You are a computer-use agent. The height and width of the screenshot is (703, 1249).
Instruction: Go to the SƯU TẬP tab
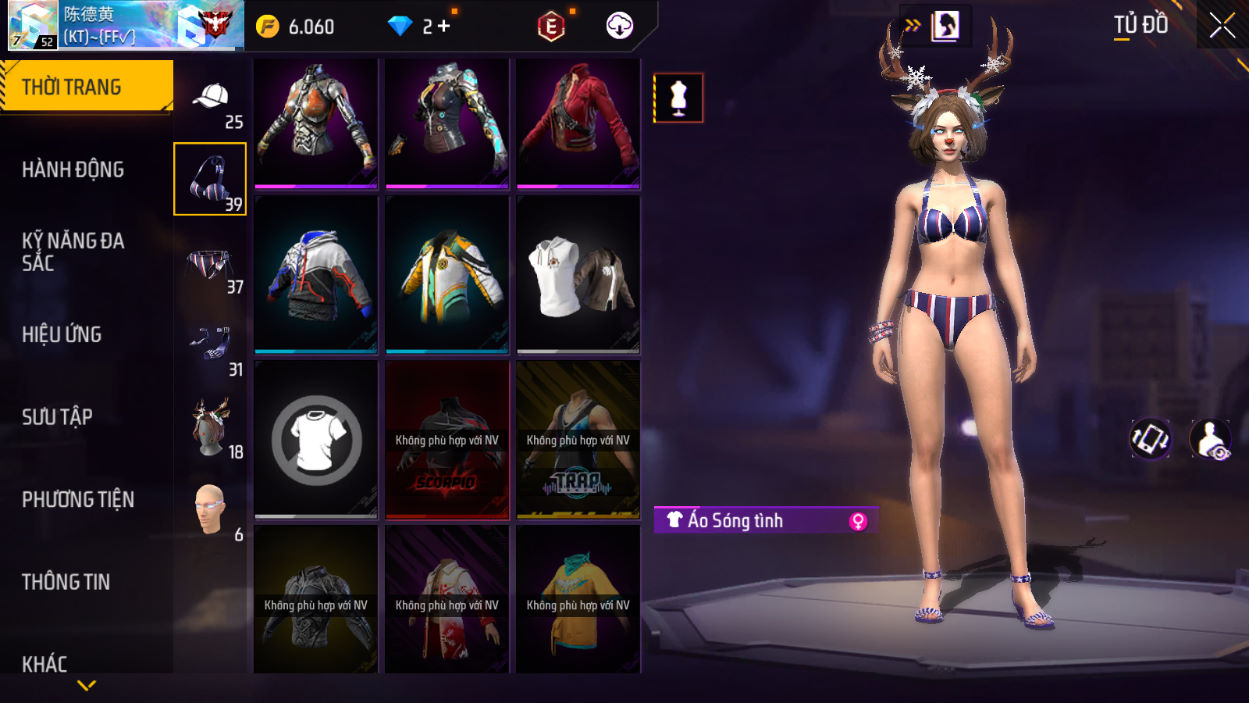[x=57, y=417]
